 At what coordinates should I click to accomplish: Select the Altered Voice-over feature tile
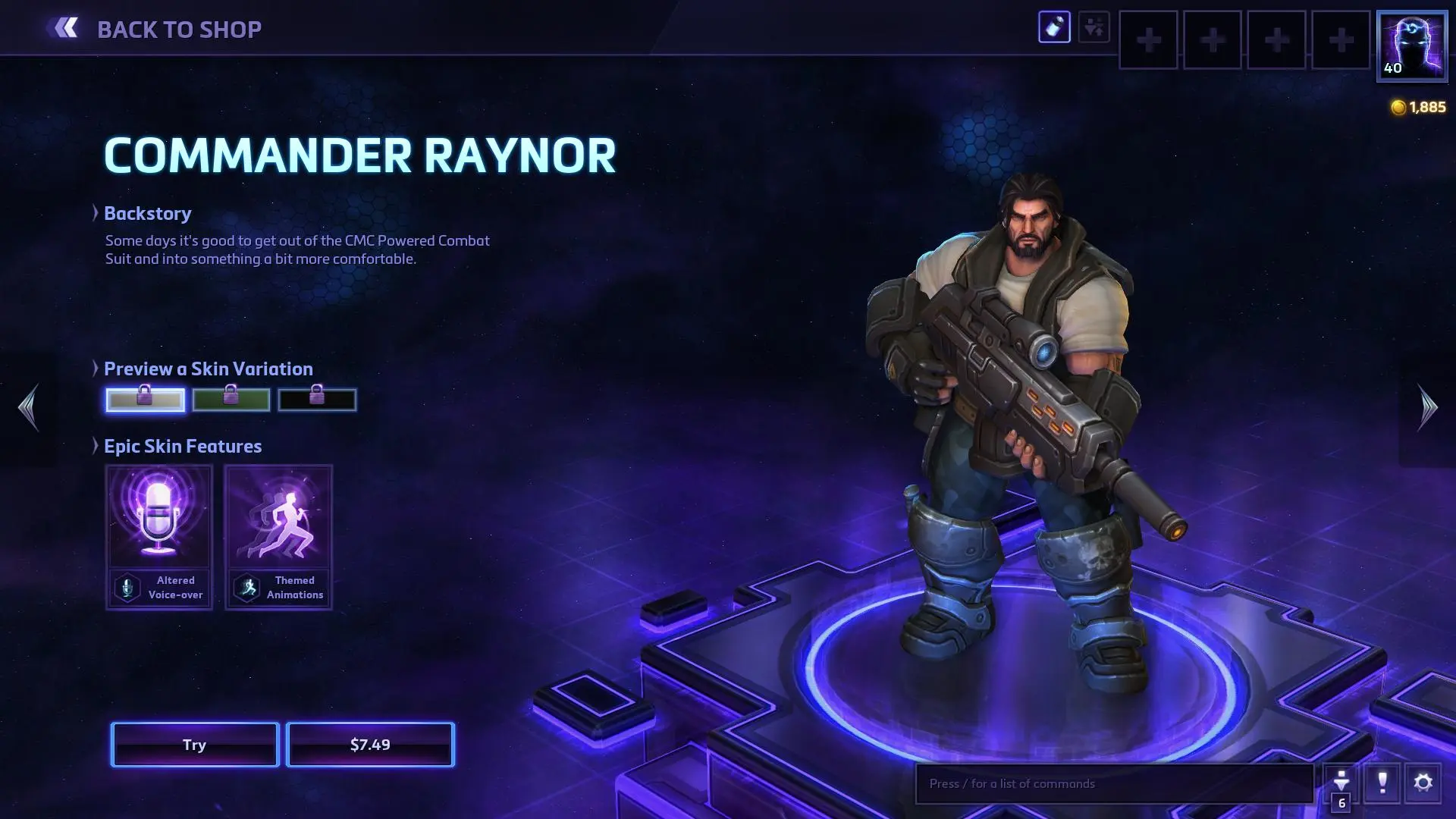(x=159, y=537)
